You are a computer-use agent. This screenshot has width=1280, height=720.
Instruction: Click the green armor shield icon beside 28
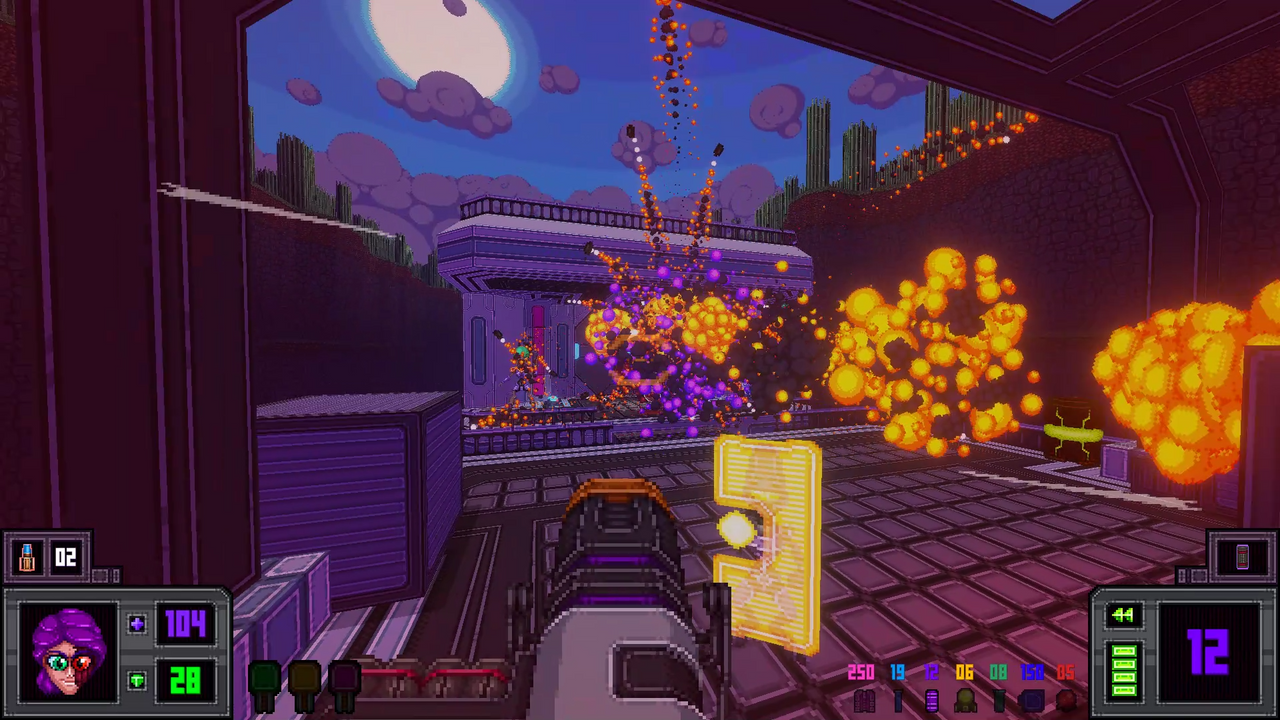tap(137, 680)
